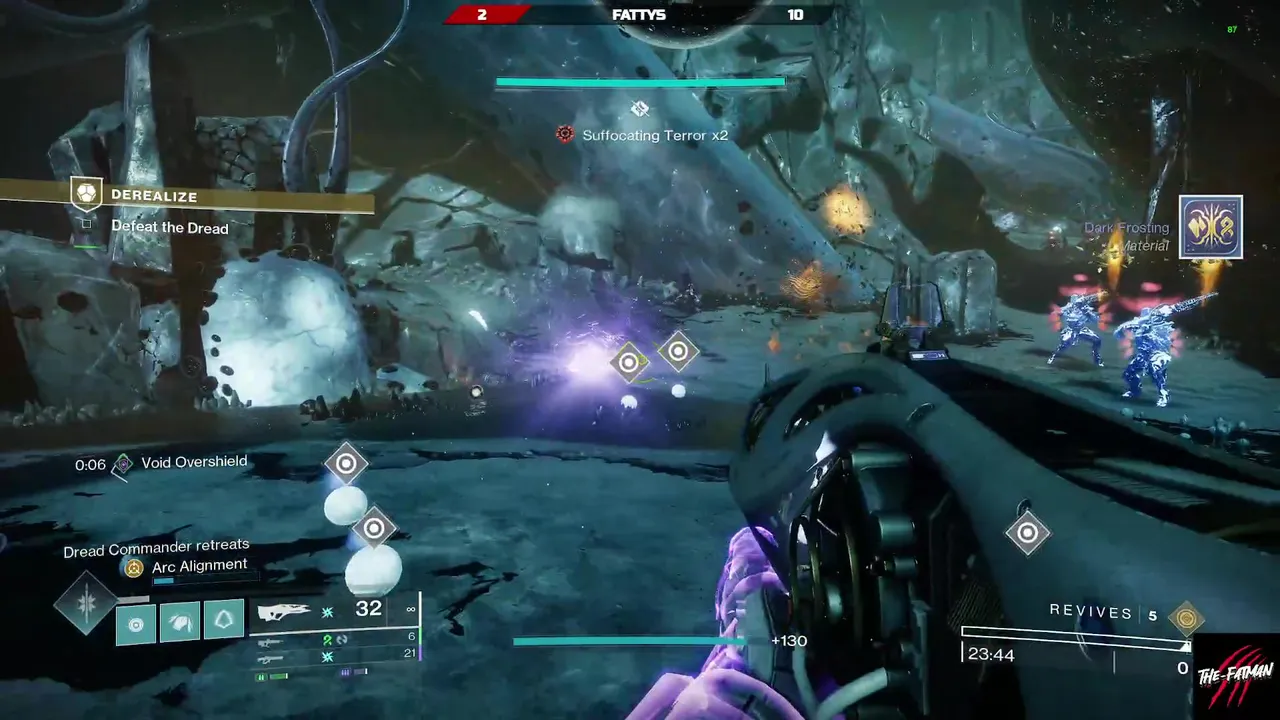View the Dark Frosting material loot icon
Viewport: 1280px width, 720px height.
coord(1210,227)
